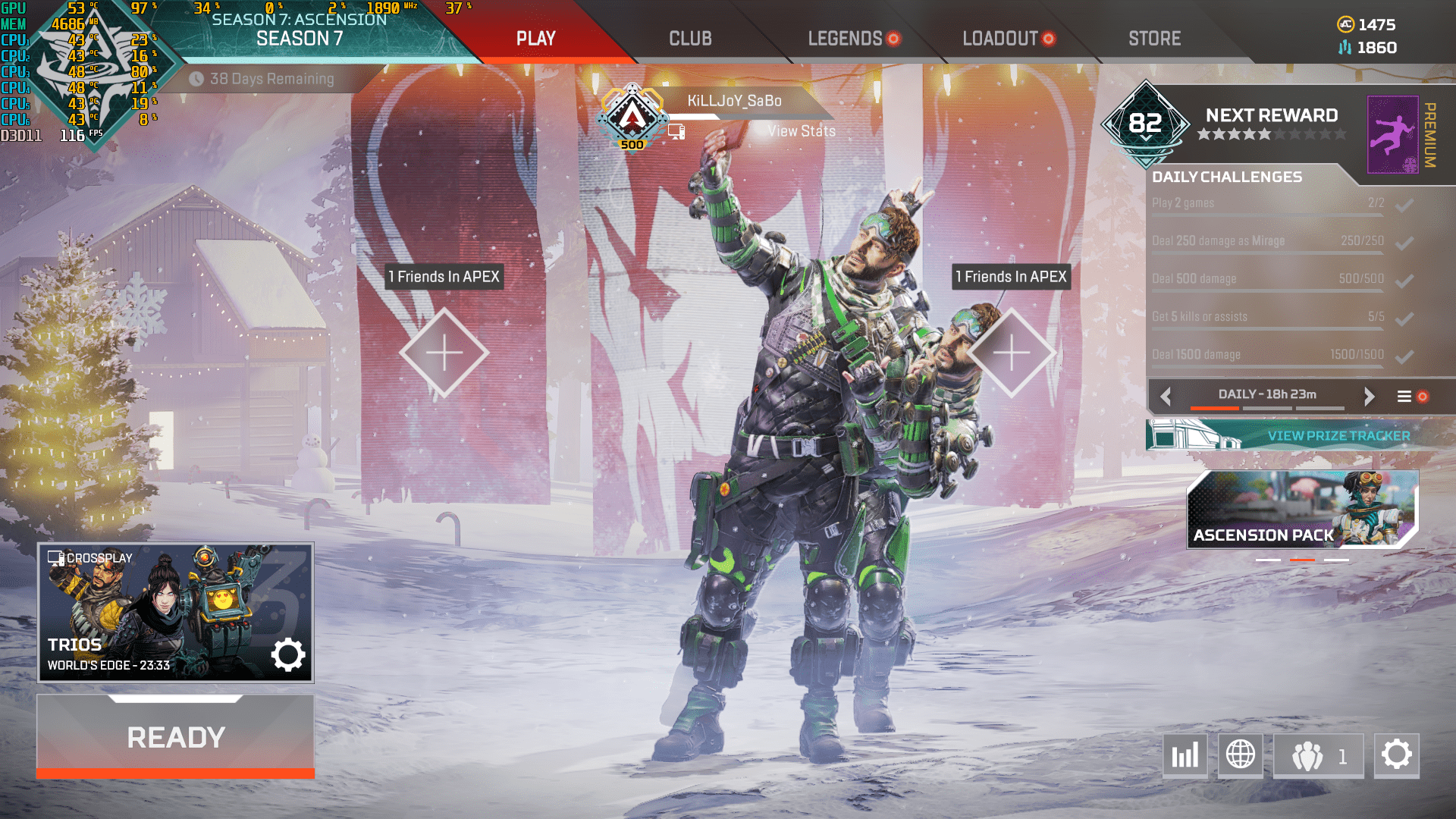Open the Season 7 battle pass banner
This screenshot has height=819, width=1456.
[x=300, y=30]
